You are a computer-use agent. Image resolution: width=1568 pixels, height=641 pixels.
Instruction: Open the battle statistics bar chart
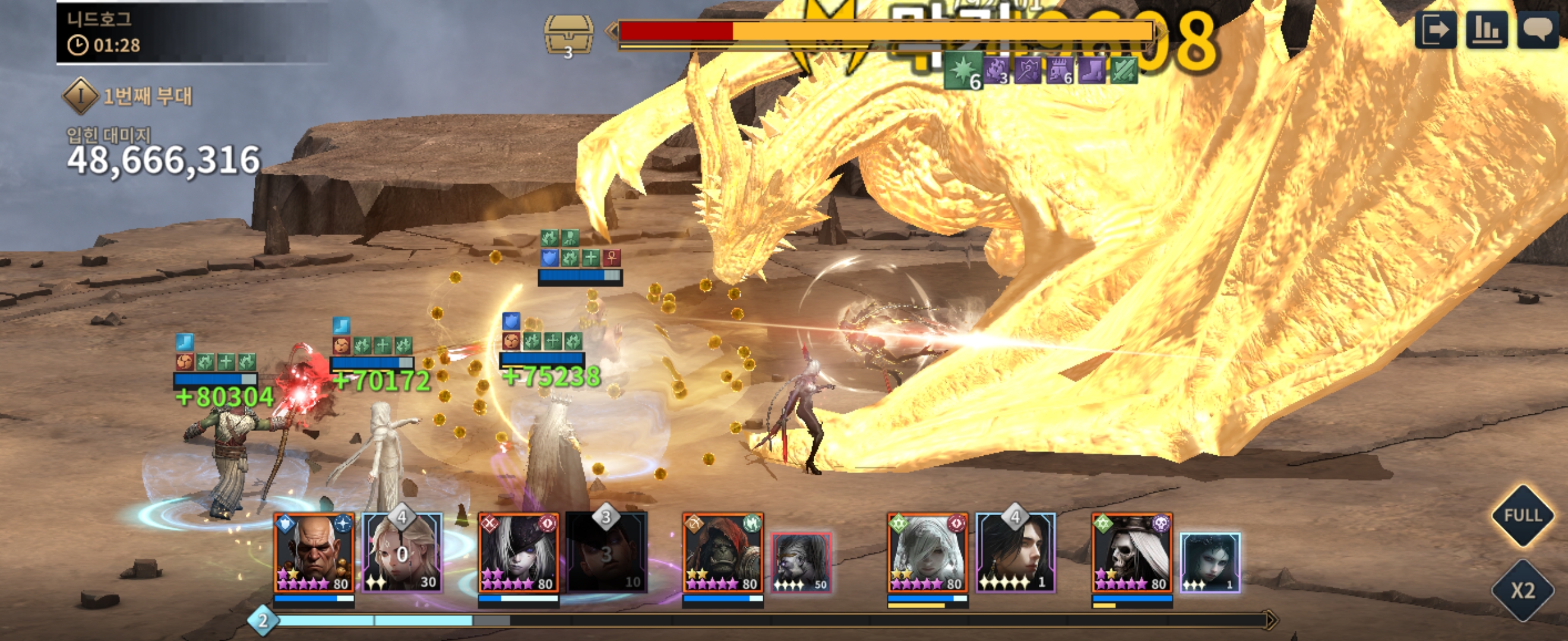[x=1487, y=29]
